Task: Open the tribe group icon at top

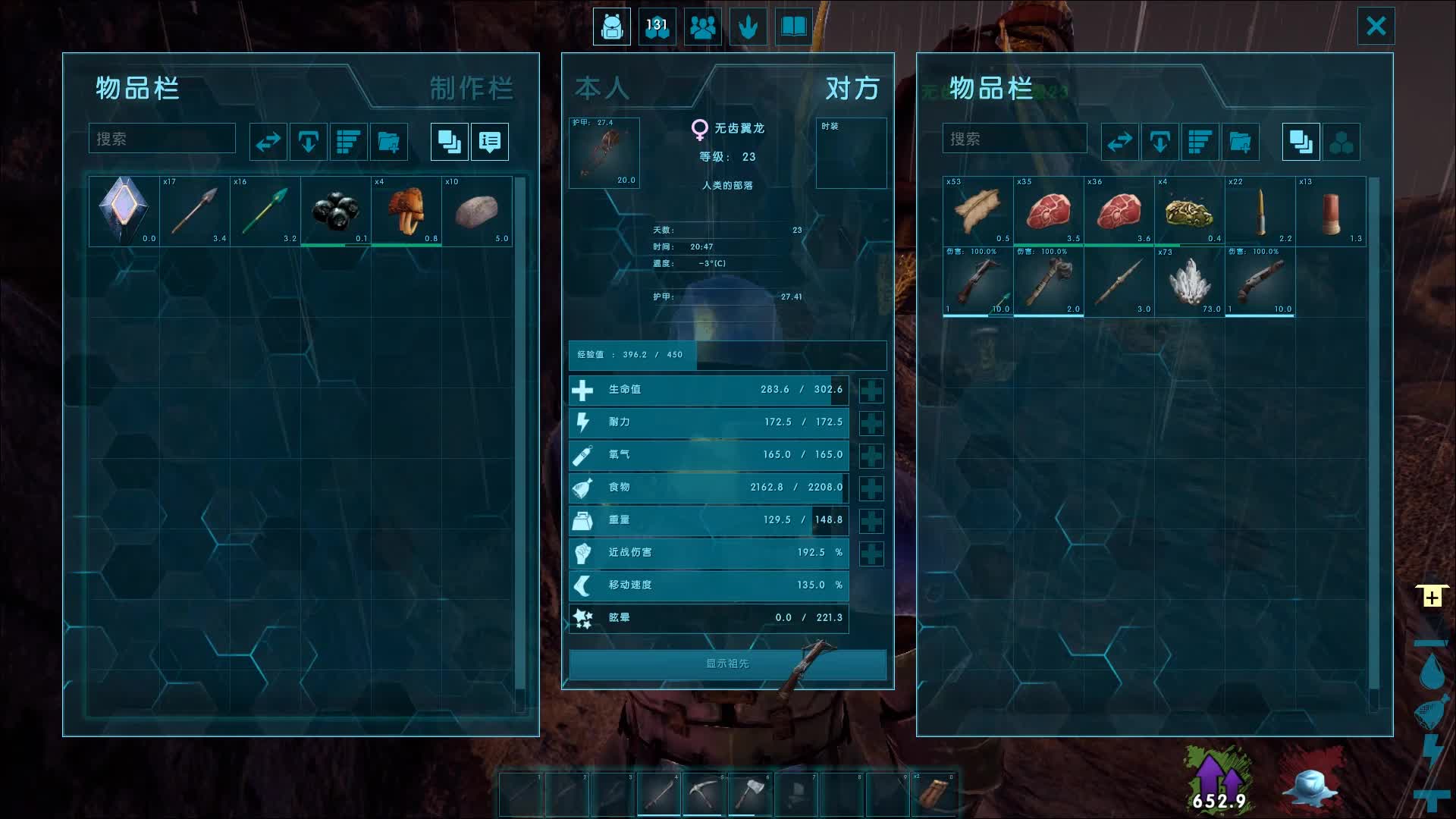Action: (702, 27)
